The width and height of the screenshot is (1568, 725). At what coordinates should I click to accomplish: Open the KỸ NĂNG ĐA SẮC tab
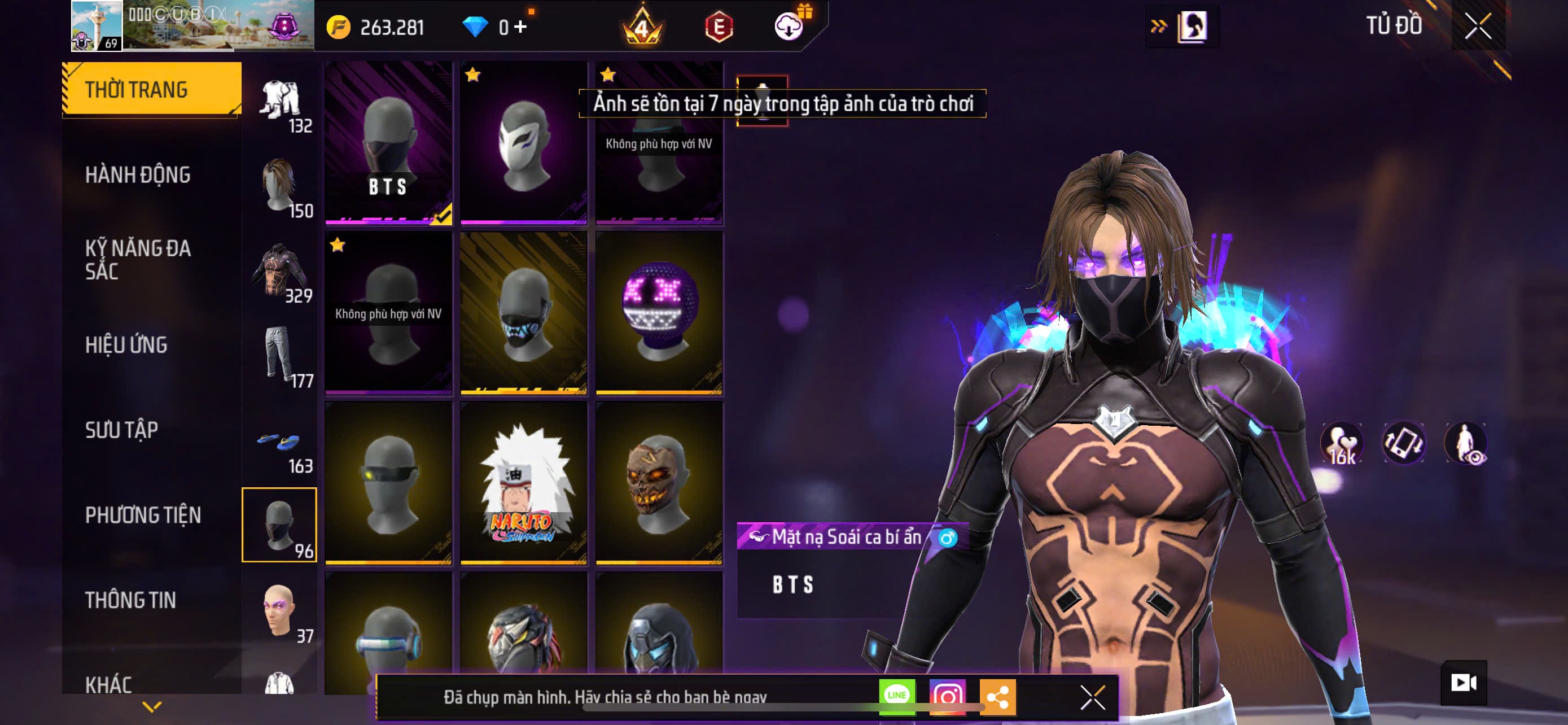point(138,259)
